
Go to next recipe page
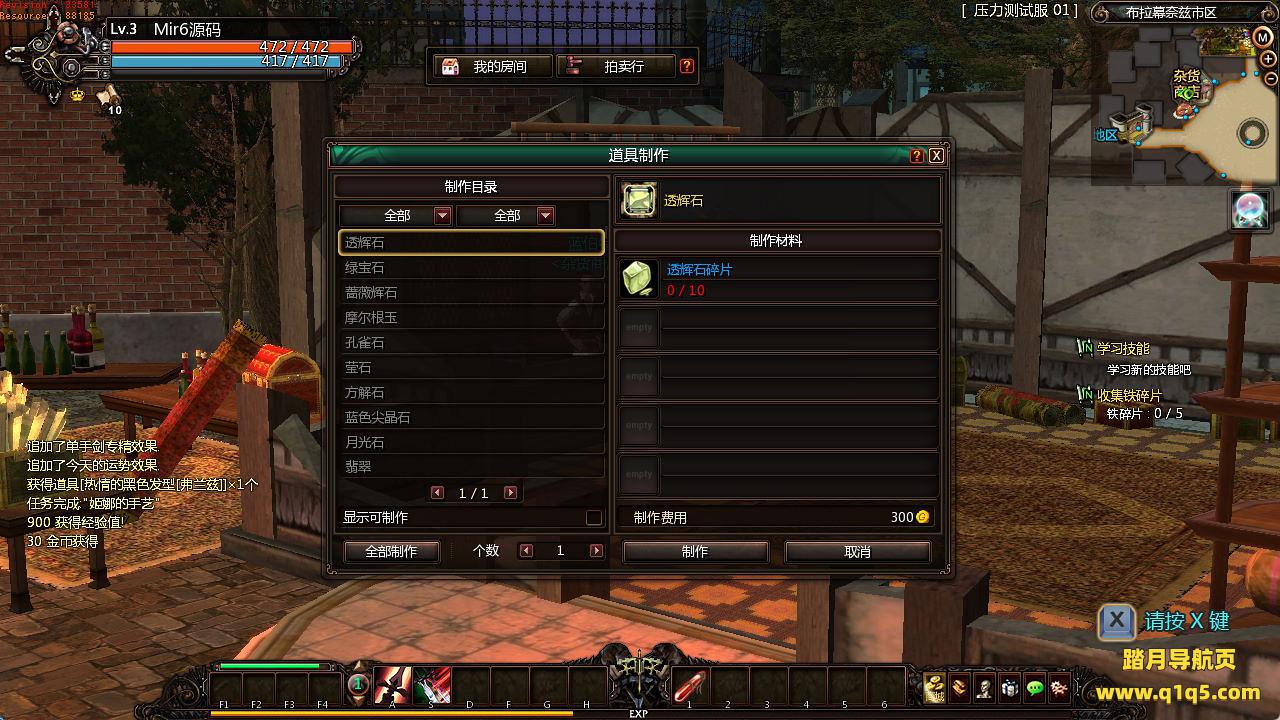(510, 493)
